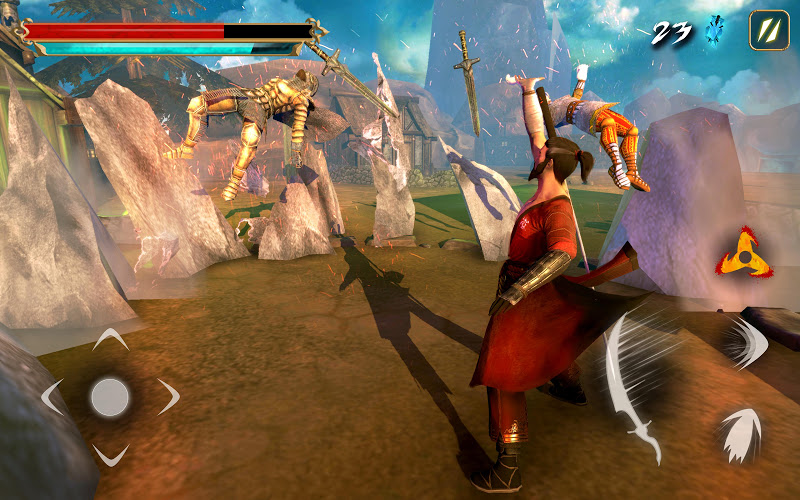Tap the joystick's center circle

tap(110, 397)
